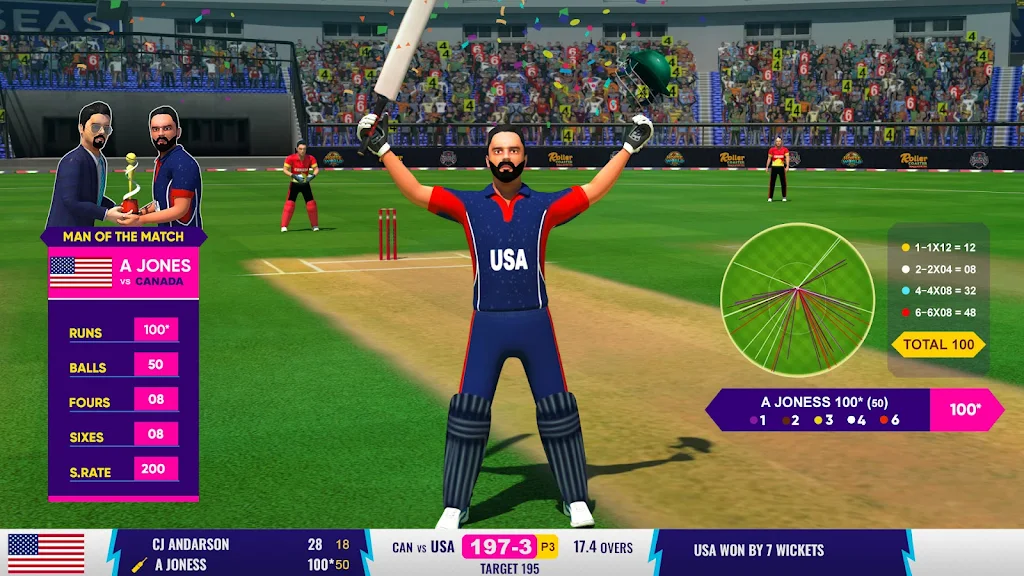The width and height of the screenshot is (1024, 576).
Task: Select the red 6 legend entry
Action: [888, 421]
